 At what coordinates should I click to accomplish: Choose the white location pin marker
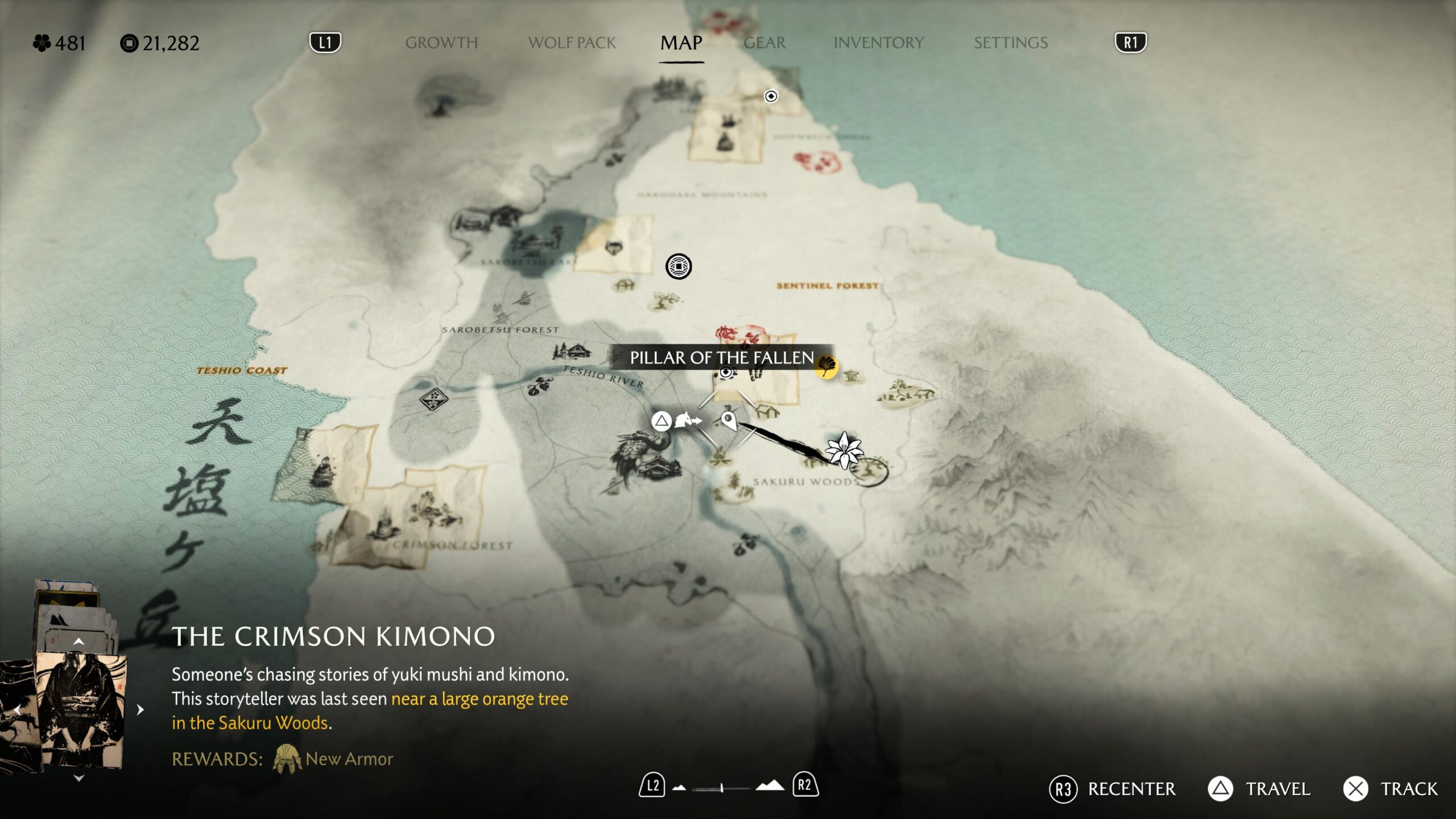[728, 421]
